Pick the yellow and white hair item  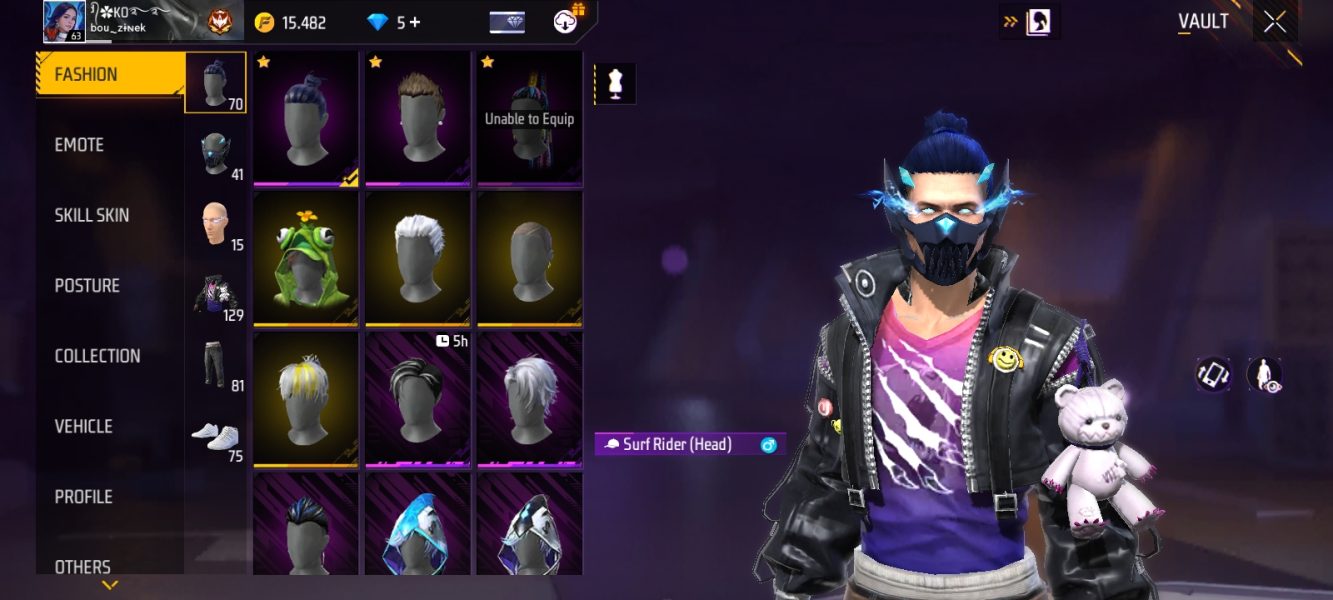[305, 399]
